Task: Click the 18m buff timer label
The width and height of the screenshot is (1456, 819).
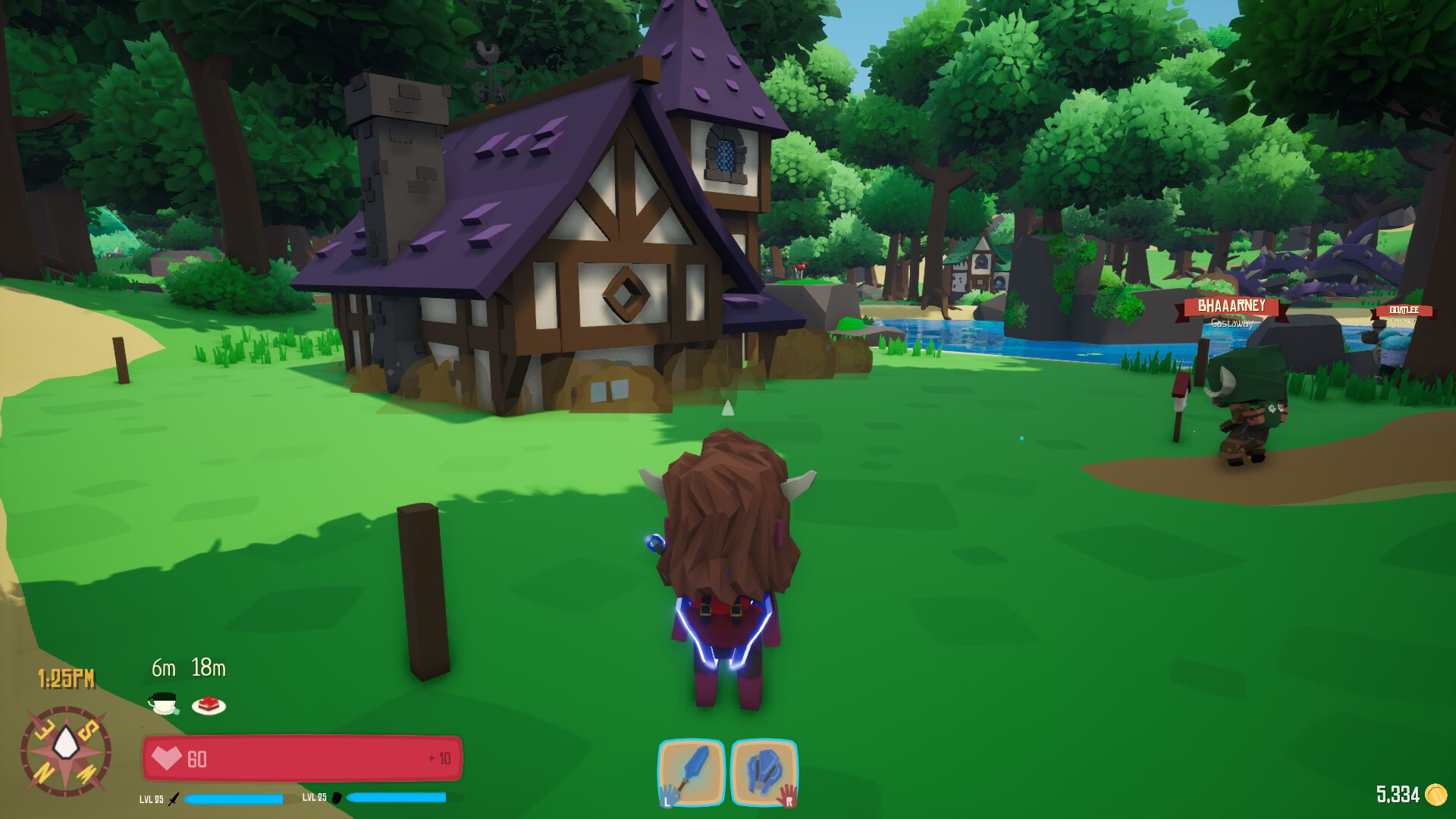Action: point(207,669)
